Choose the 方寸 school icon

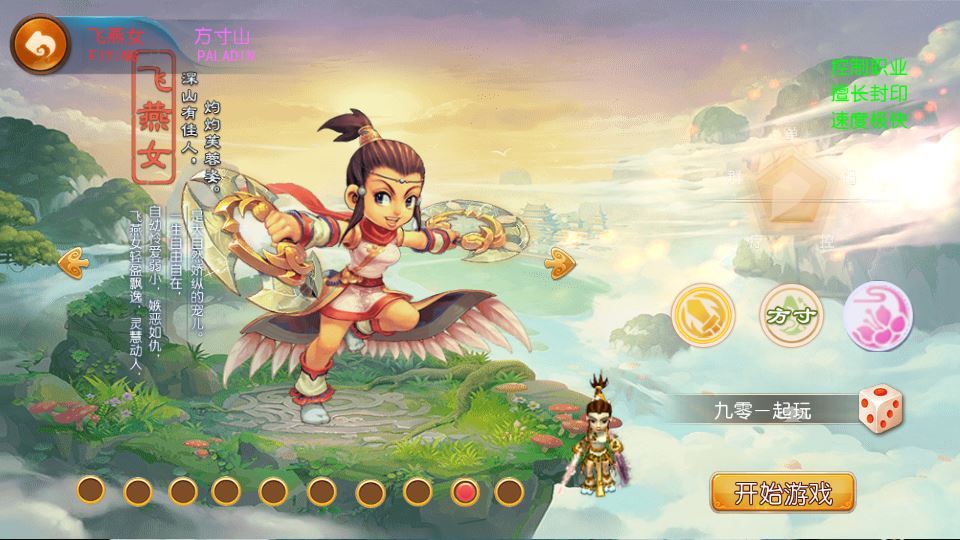coord(792,314)
